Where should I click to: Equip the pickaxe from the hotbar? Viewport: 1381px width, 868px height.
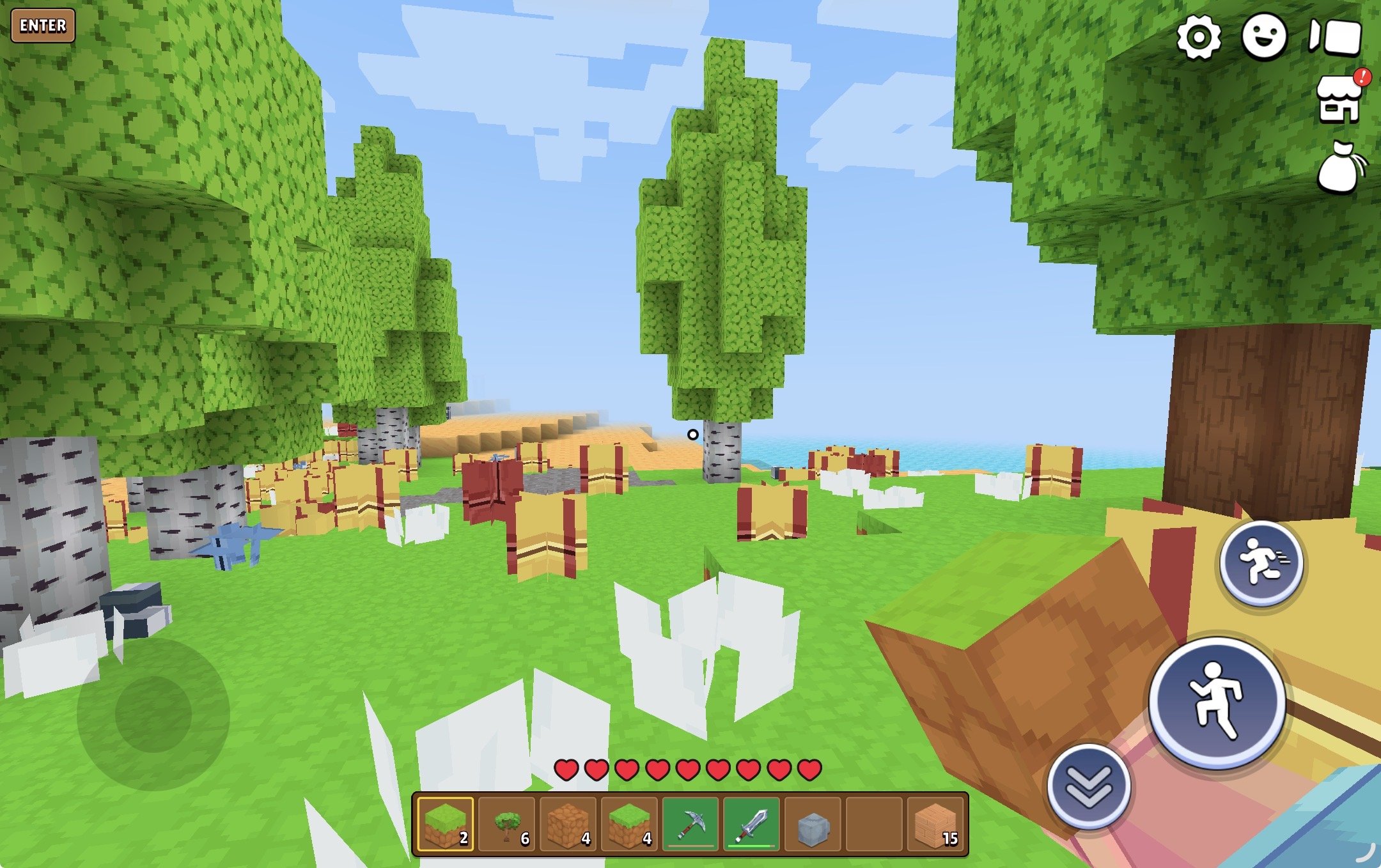point(690,825)
